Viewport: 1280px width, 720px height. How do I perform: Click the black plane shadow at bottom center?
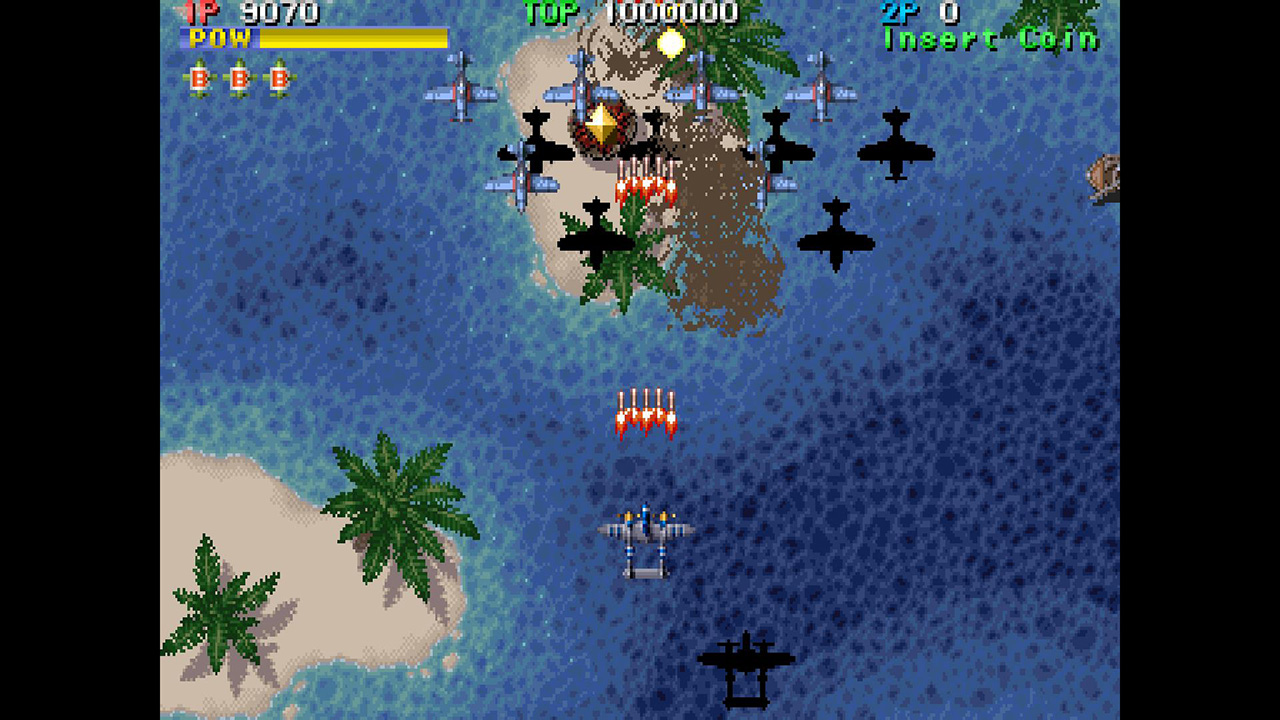[x=745, y=660]
